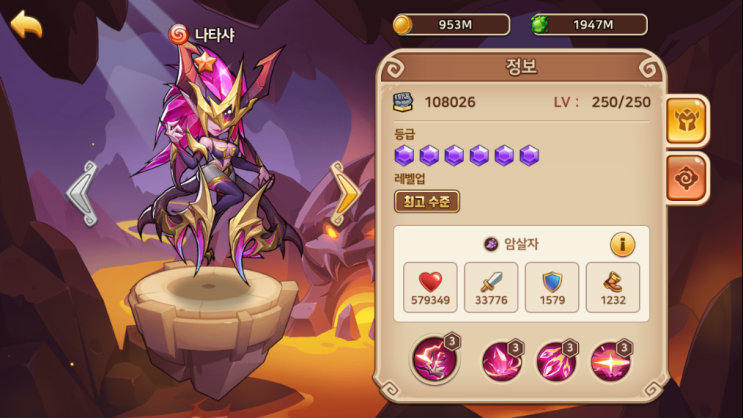Open the yellow info button beside 암살자

623,243
